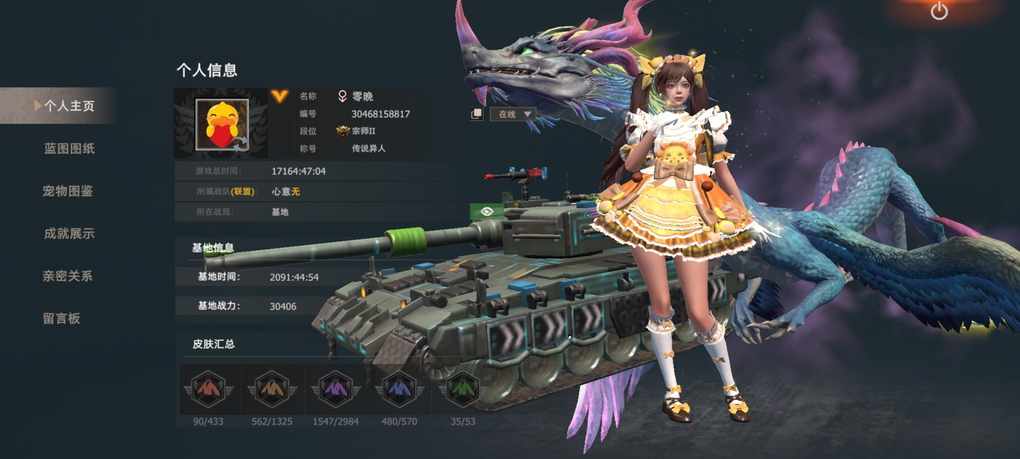Go to the 亲密关系 tab
The image size is (1020, 459).
click(68, 276)
